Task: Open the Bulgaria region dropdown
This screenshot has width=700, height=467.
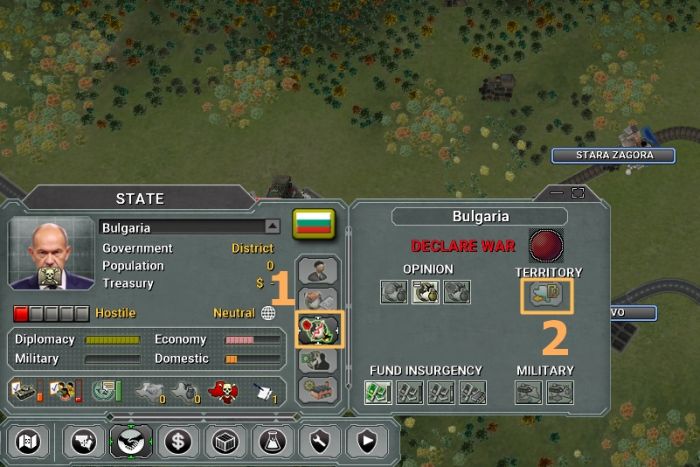Action: click(x=274, y=227)
